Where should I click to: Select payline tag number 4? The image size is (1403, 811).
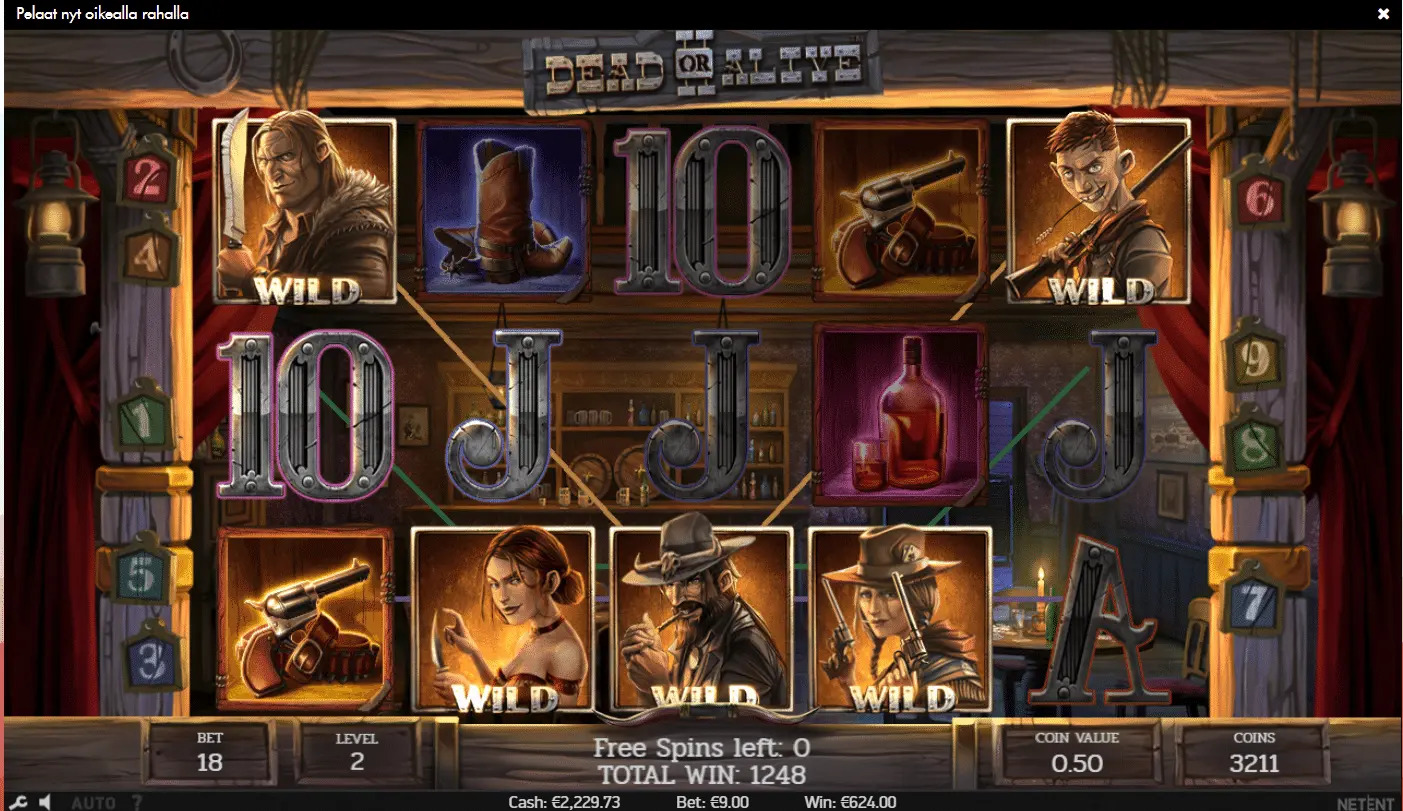coord(147,256)
